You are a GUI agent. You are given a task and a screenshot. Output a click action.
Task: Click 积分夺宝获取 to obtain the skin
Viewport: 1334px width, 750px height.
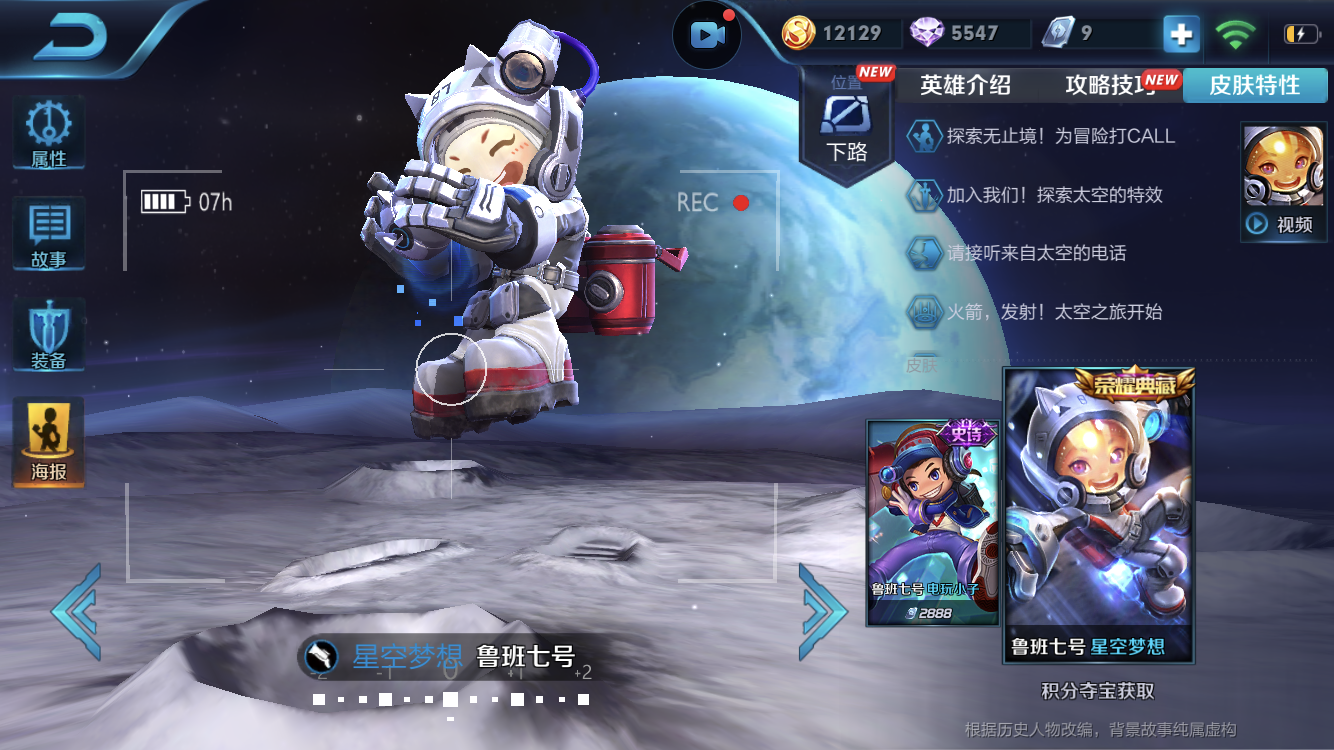1098,691
